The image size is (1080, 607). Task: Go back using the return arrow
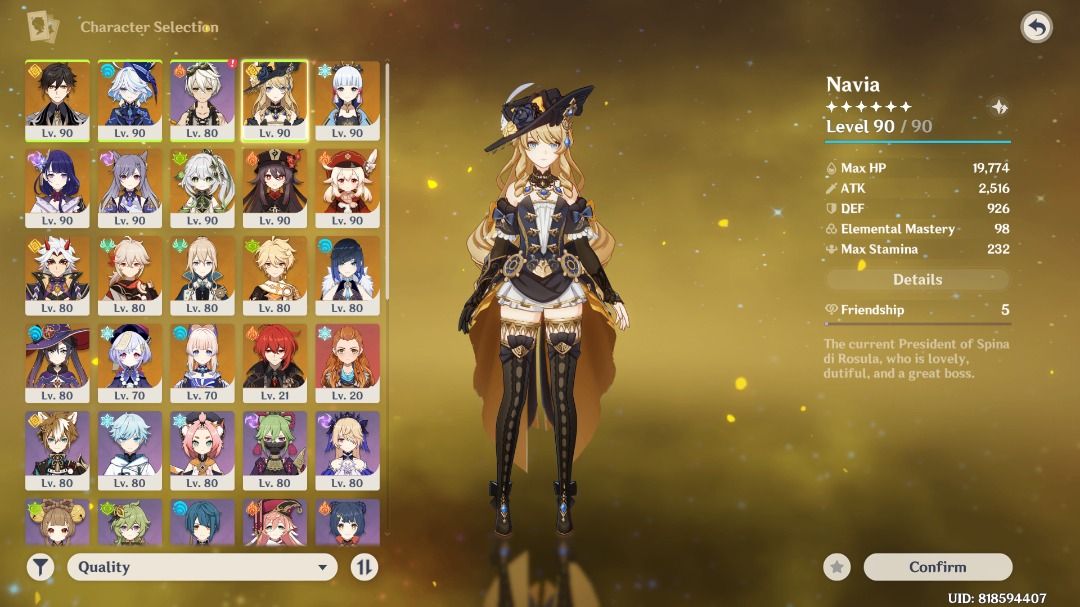coord(1036,27)
